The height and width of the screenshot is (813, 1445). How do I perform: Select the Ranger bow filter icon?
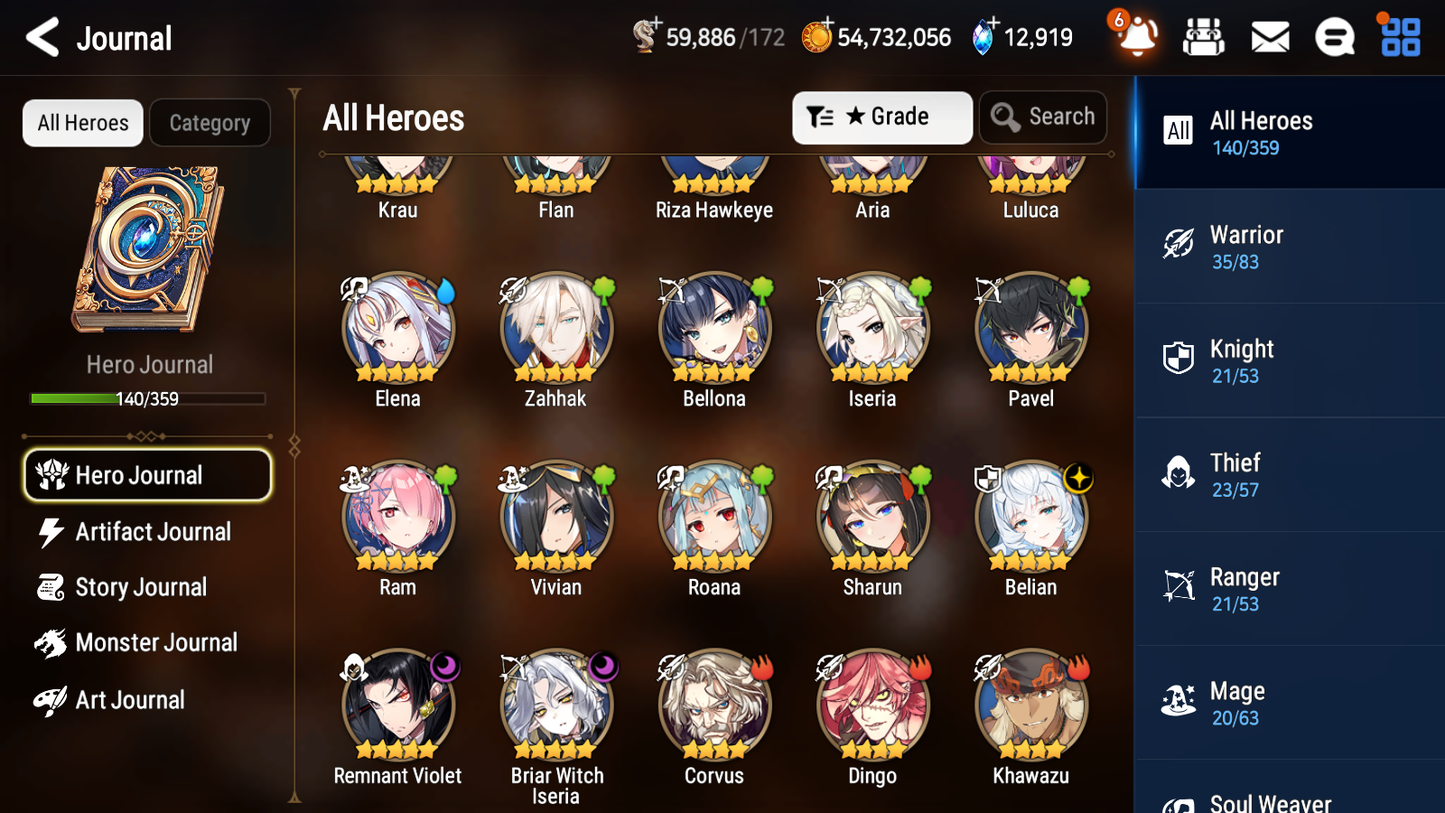click(1179, 587)
